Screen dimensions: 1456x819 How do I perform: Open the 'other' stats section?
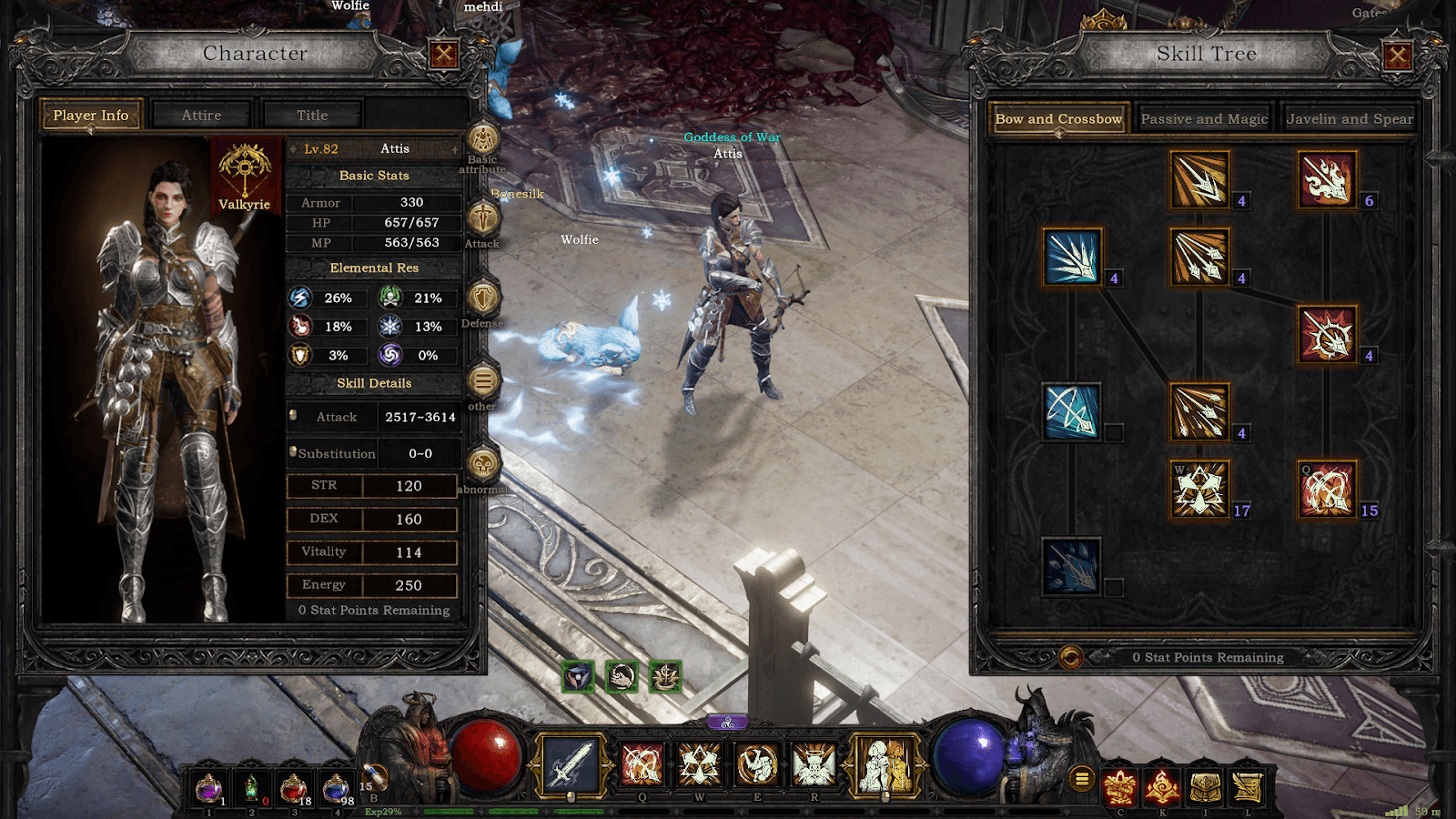[x=483, y=381]
